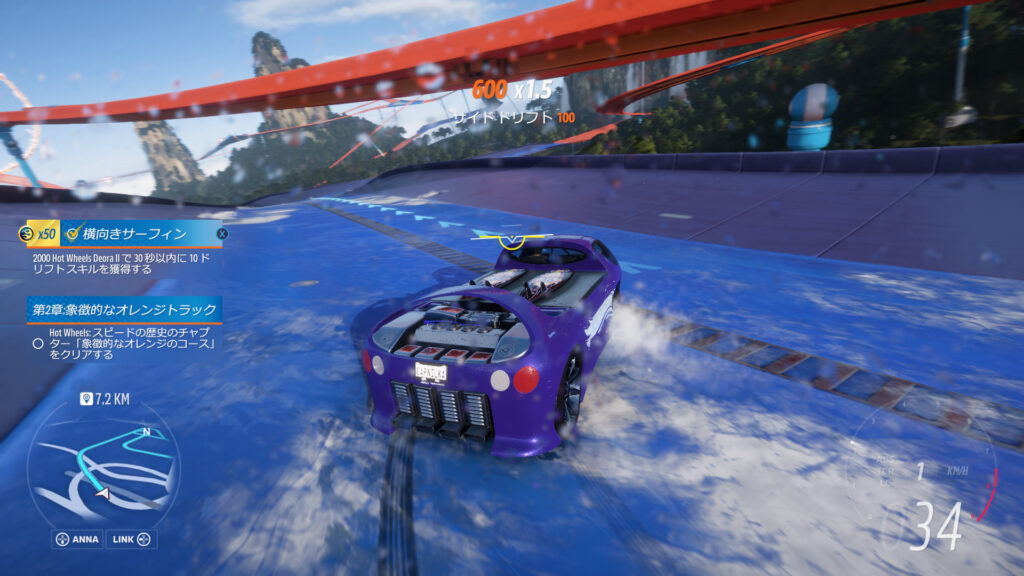Close the 横向きサーフィン challenge notification
The height and width of the screenshot is (576, 1024).
[x=222, y=234]
